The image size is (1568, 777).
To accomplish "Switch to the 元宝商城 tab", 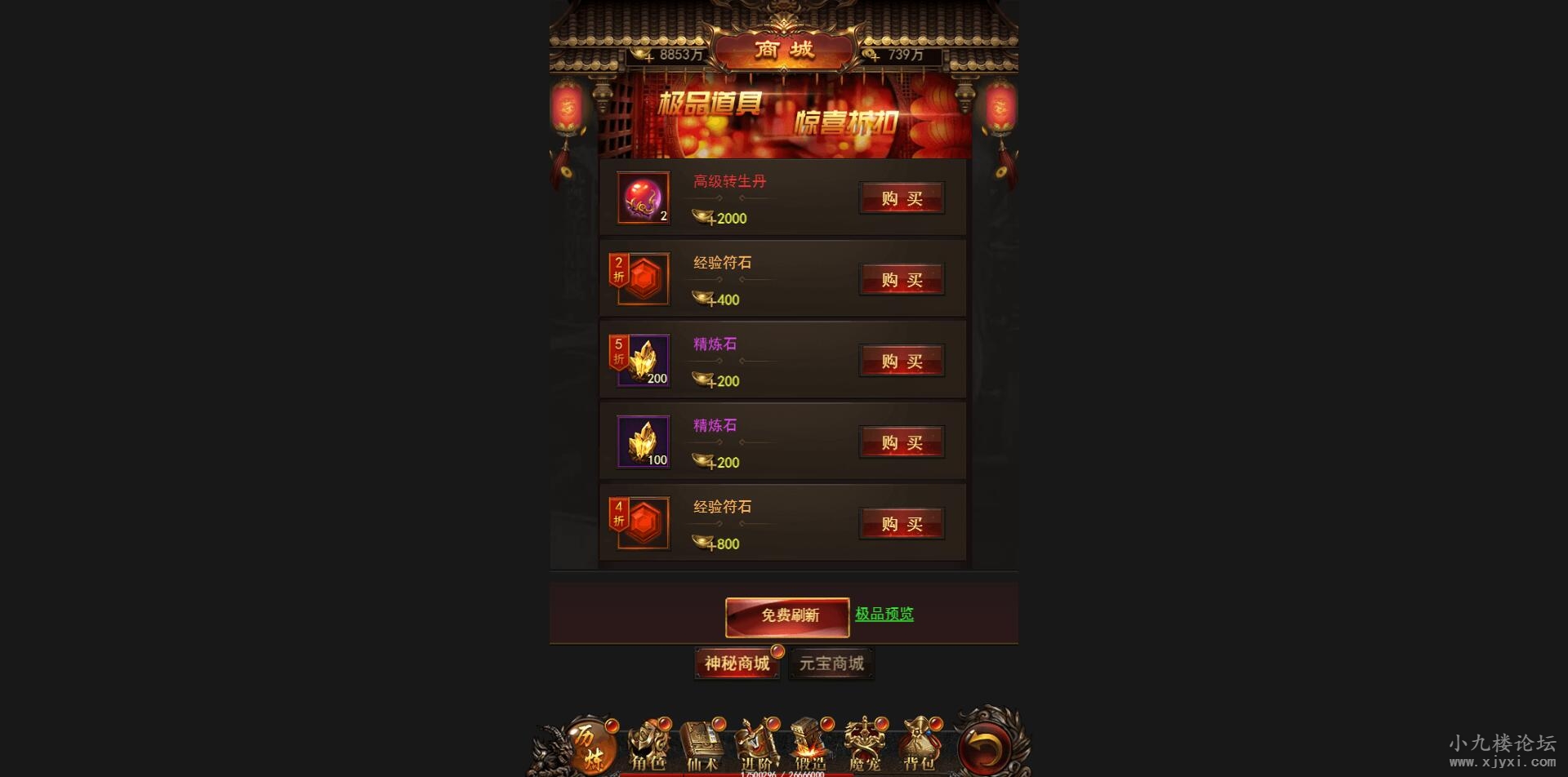I will 831,662.
